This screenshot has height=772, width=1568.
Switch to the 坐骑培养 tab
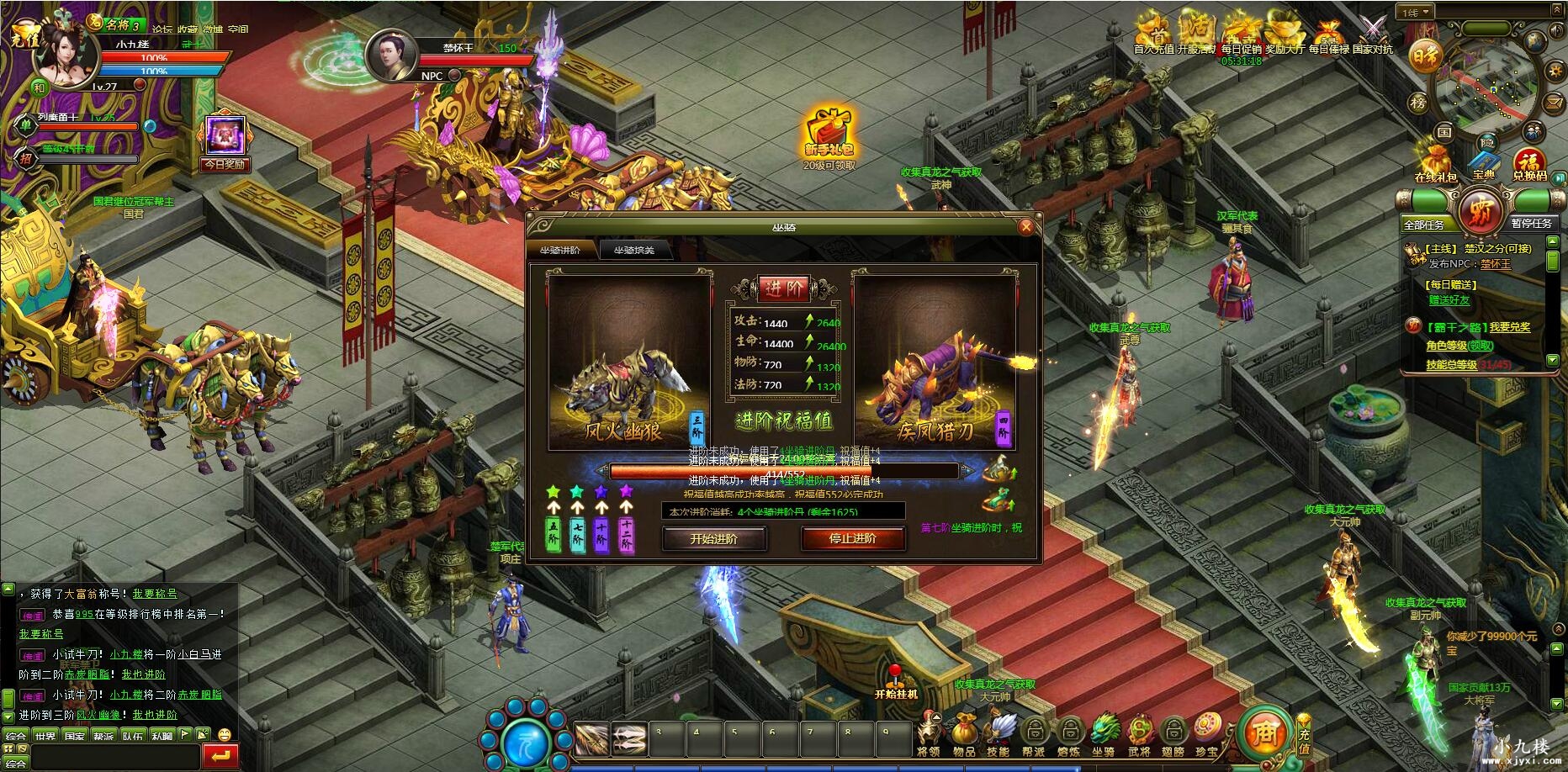click(637, 250)
